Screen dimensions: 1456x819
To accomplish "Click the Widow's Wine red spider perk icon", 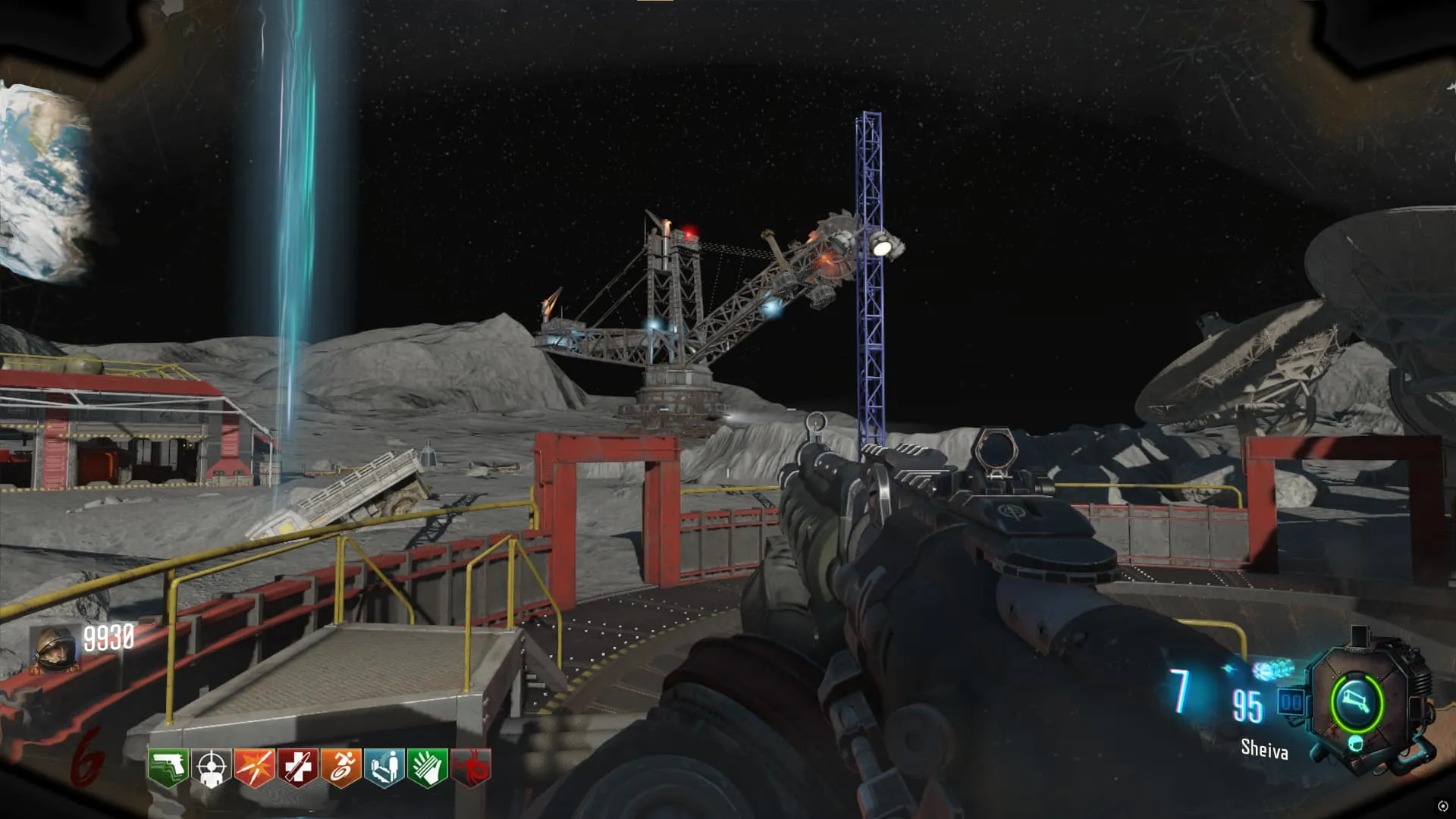I will (471, 767).
